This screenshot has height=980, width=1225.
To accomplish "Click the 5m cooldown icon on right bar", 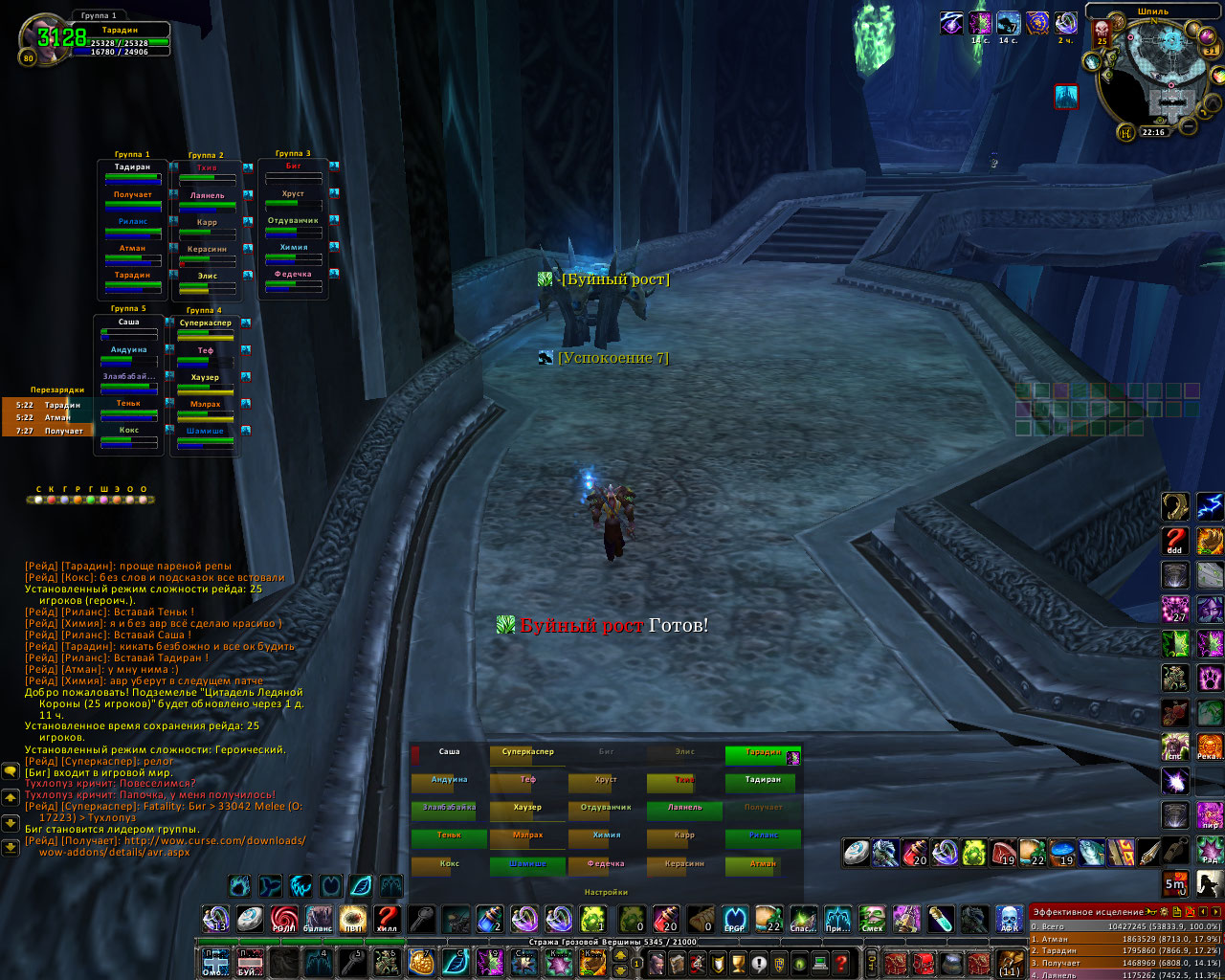I will [x=1175, y=883].
